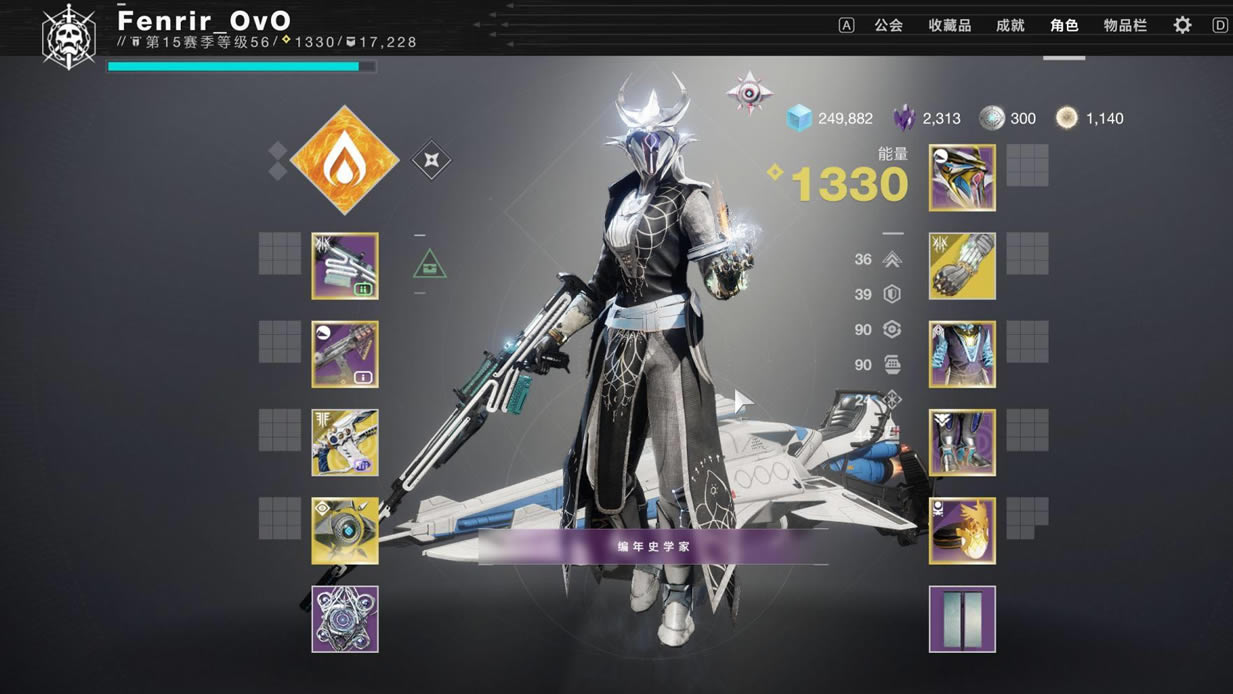Screen dimensions: 1233x694
Task: Switch to the 物品栏 inventory tab
Action: 1125,26
